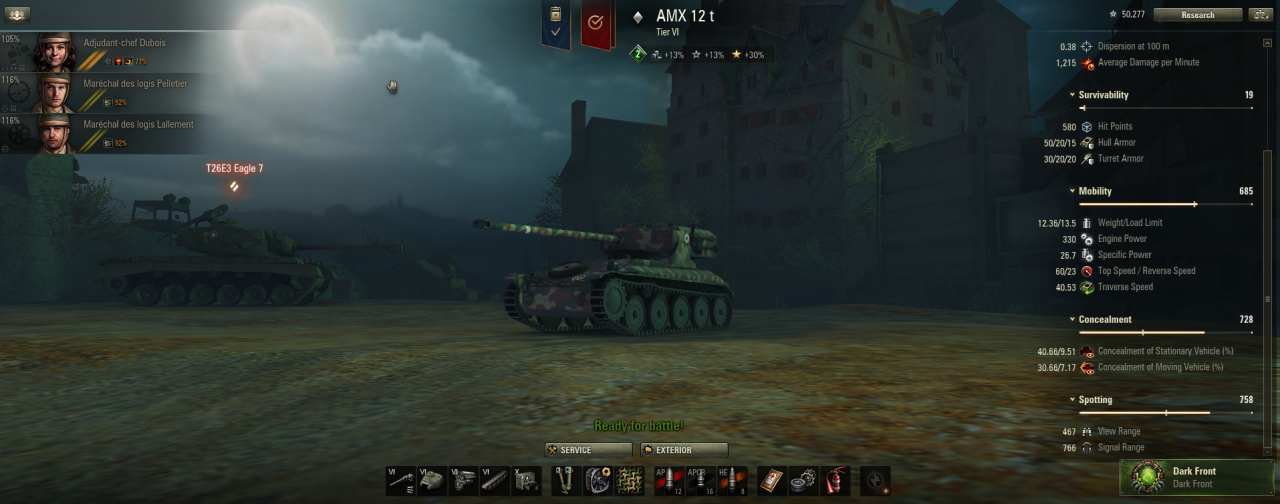1280x504 pixels.
Task: Open the radio module slot
Action: point(527,481)
